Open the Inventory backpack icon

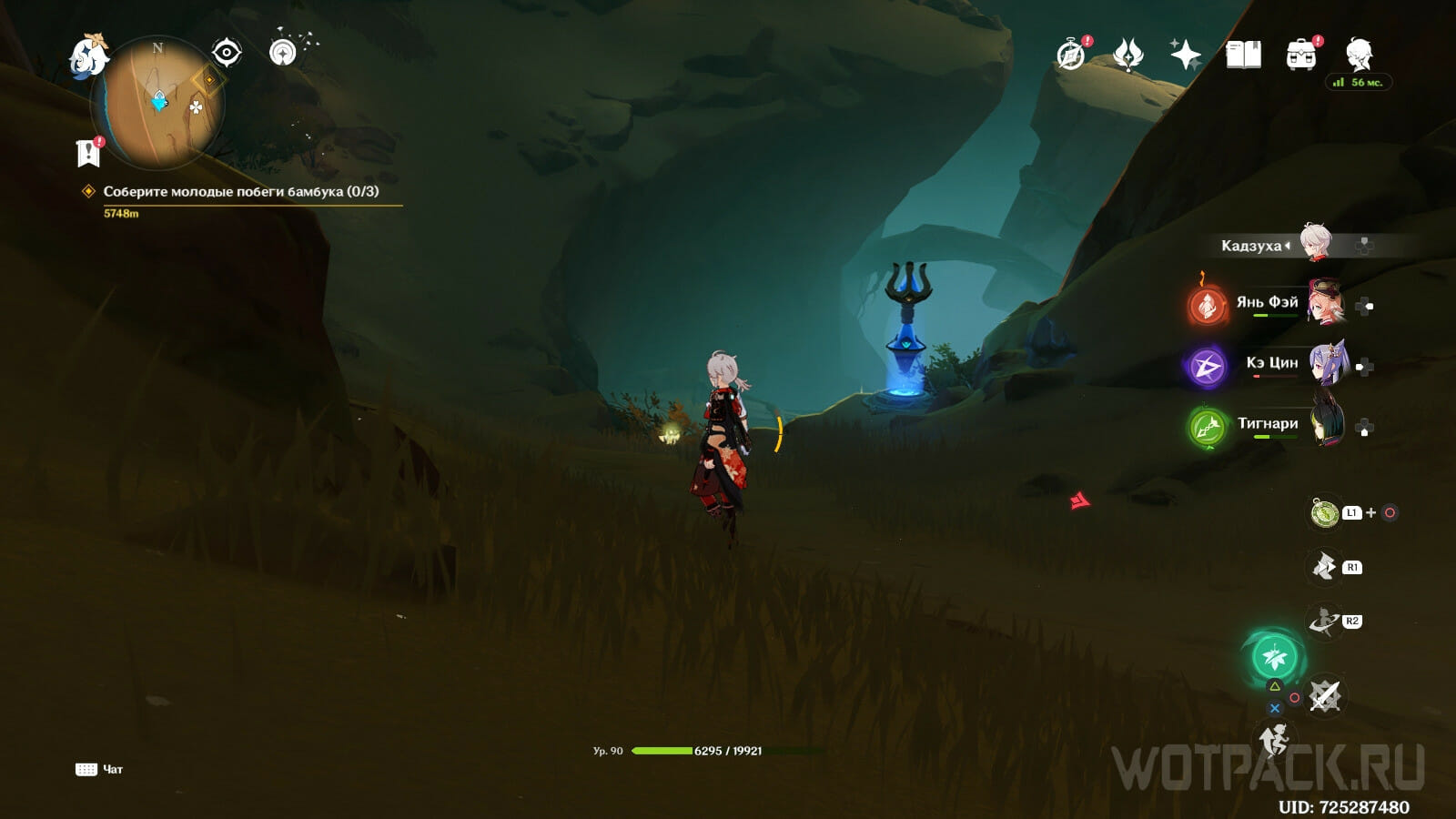point(1301,55)
